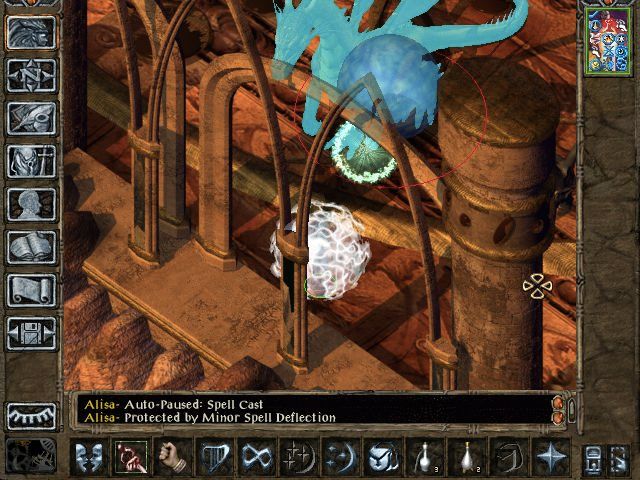Click the crescent moon spell slot

click(340, 457)
